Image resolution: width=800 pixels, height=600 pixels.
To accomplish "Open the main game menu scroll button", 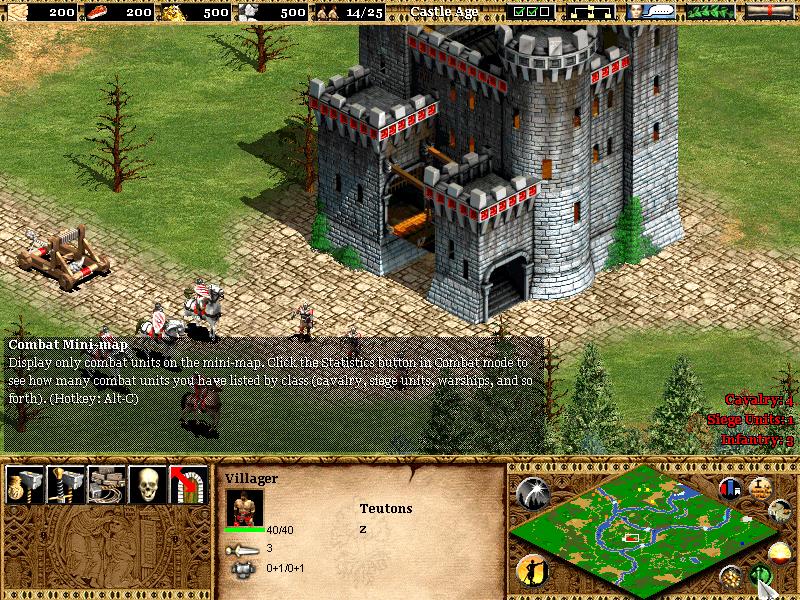I will [767, 12].
